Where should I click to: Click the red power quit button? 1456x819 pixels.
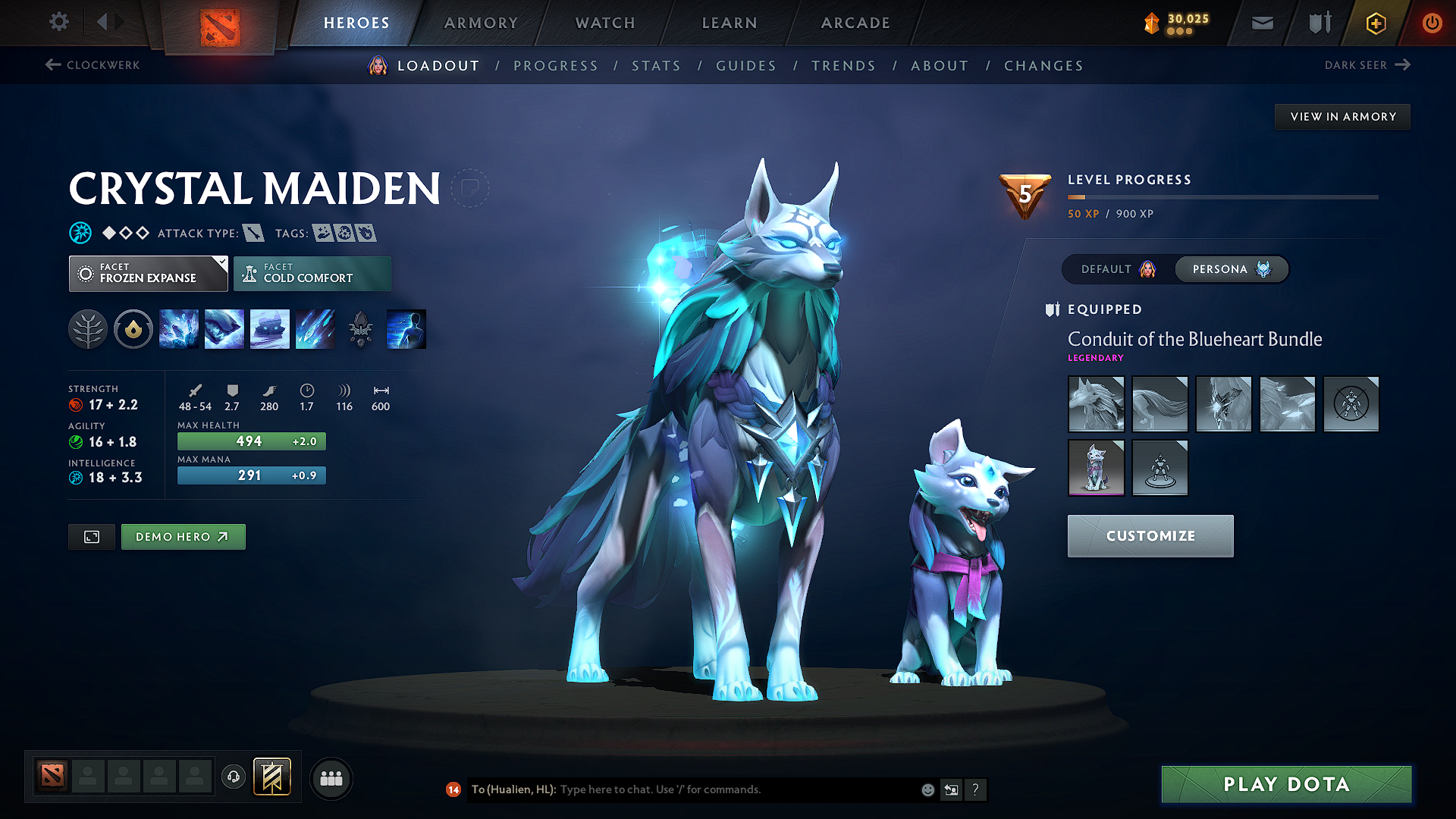(x=1432, y=24)
